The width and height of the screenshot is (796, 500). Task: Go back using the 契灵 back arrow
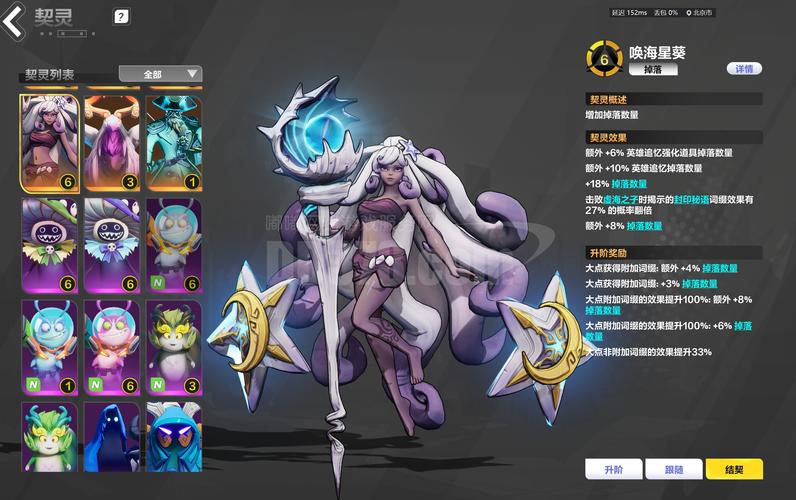coord(14,19)
